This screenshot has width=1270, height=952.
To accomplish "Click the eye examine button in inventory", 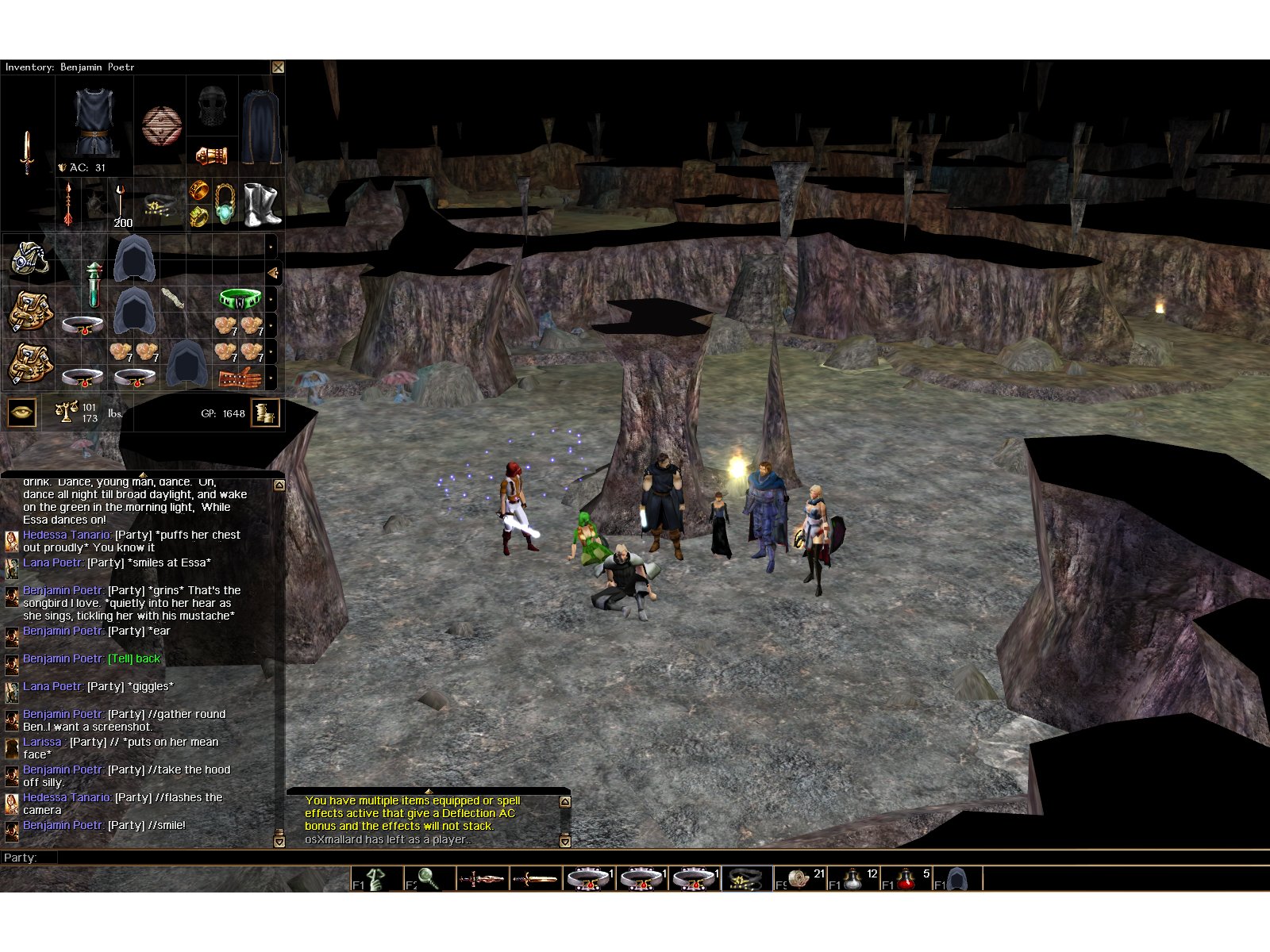I will [x=21, y=413].
